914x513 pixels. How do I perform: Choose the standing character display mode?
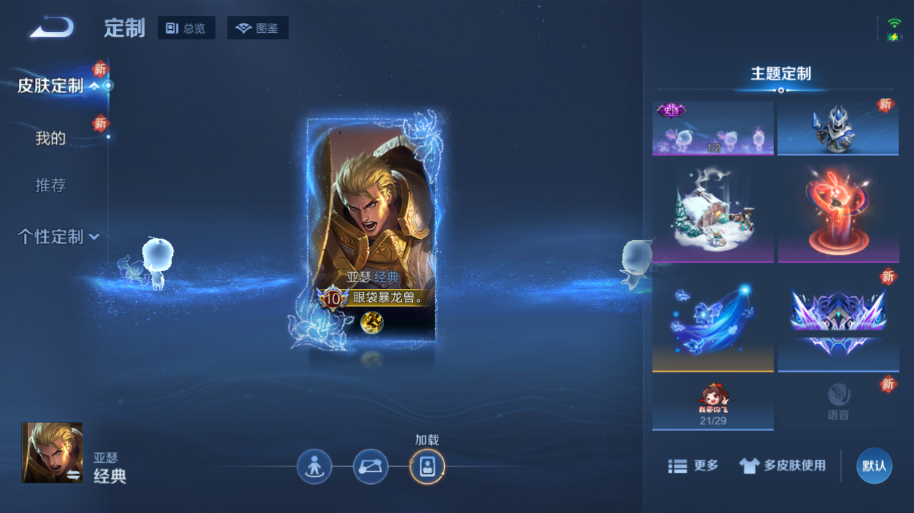click(x=314, y=467)
